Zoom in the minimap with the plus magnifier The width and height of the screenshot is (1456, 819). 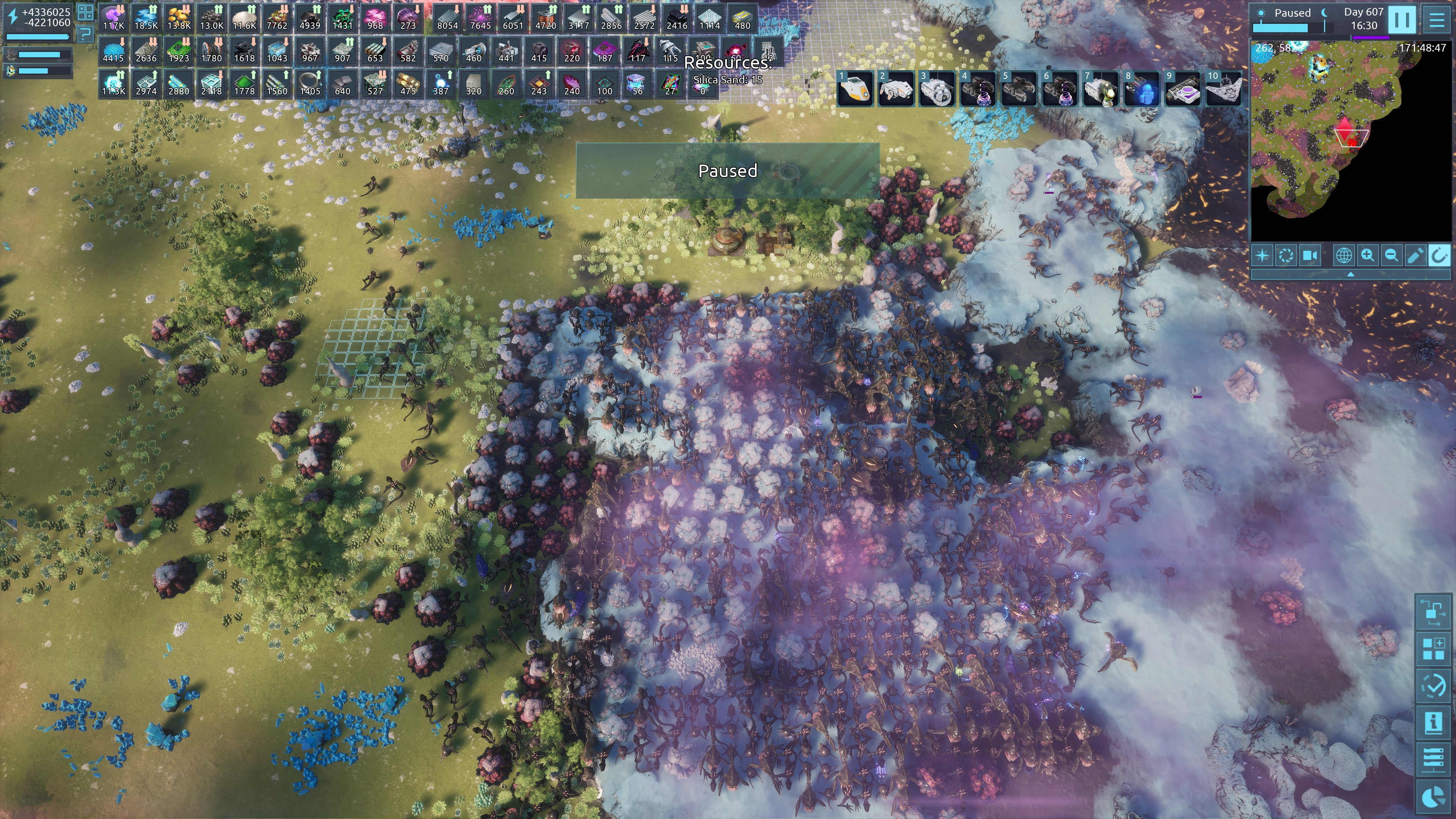click(1367, 256)
